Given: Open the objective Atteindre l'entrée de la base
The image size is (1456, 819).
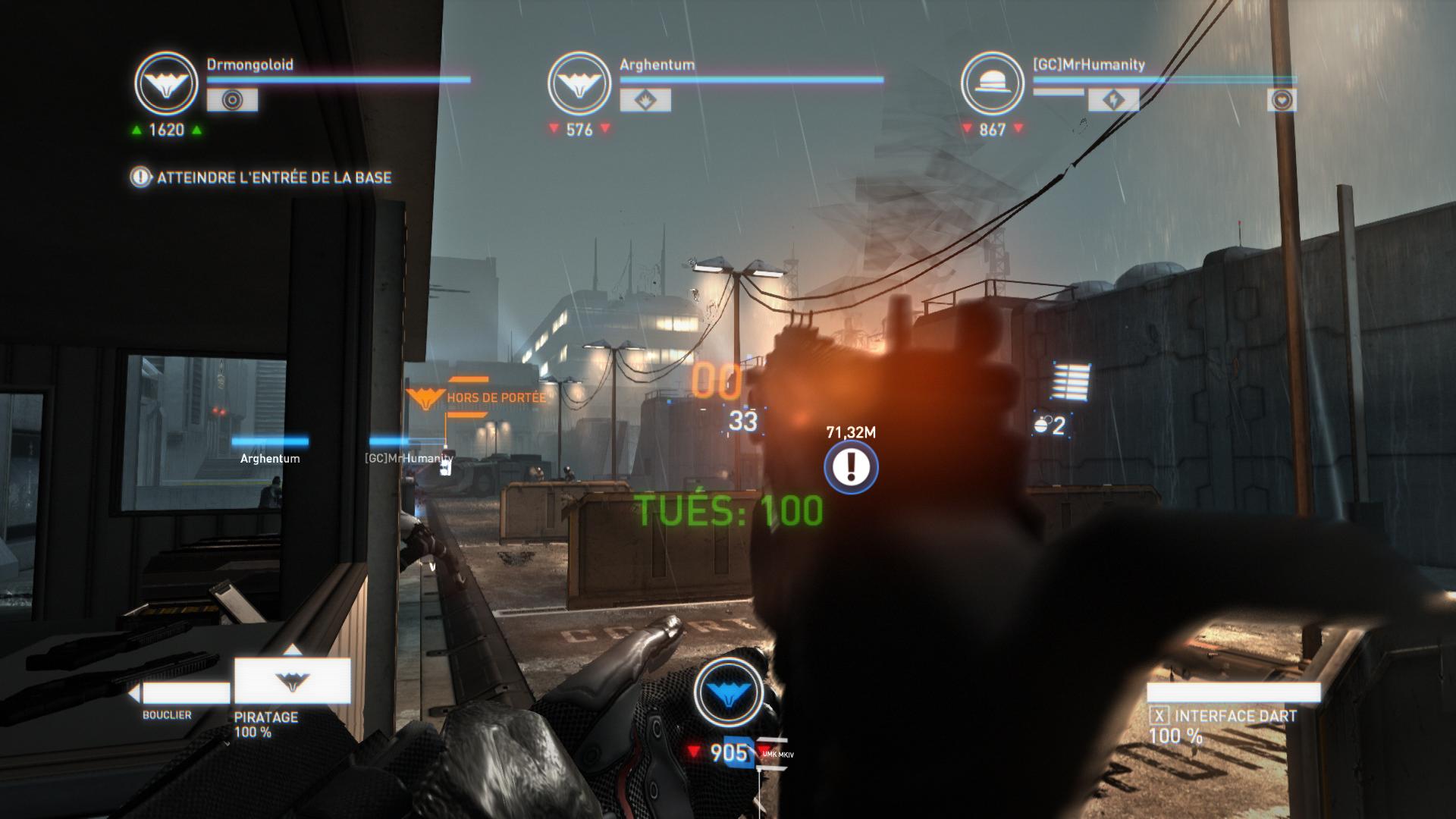Looking at the screenshot, I should point(262,177).
